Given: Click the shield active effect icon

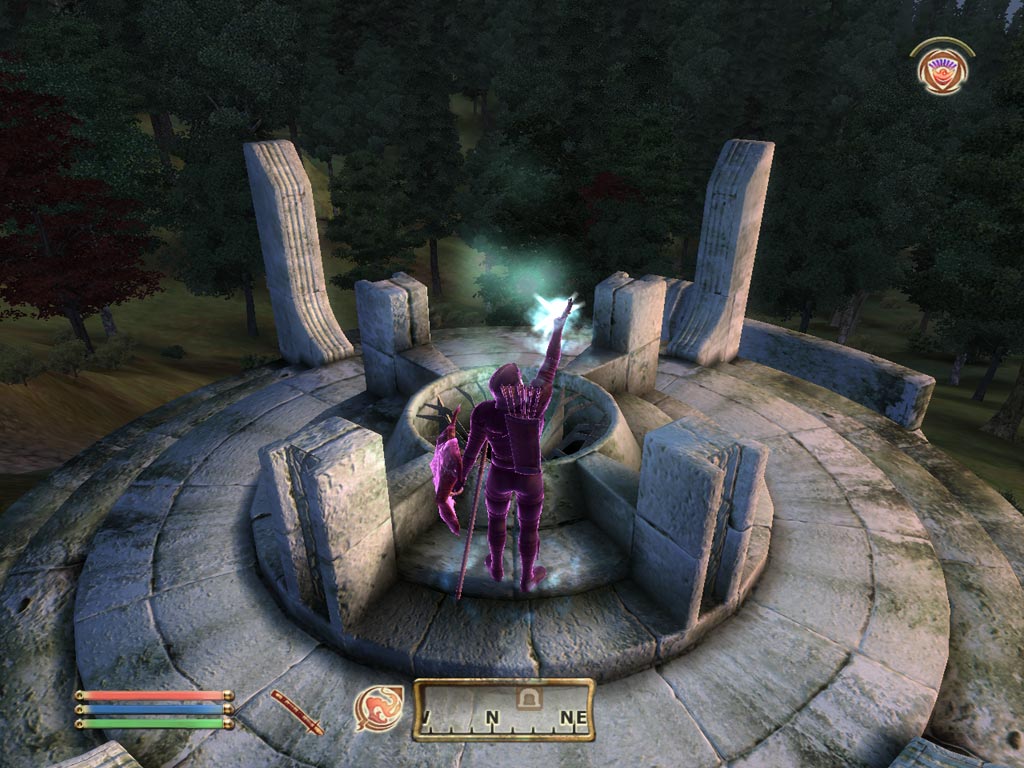Looking at the screenshot, I should pyautogui.click(x=941, y=71).
